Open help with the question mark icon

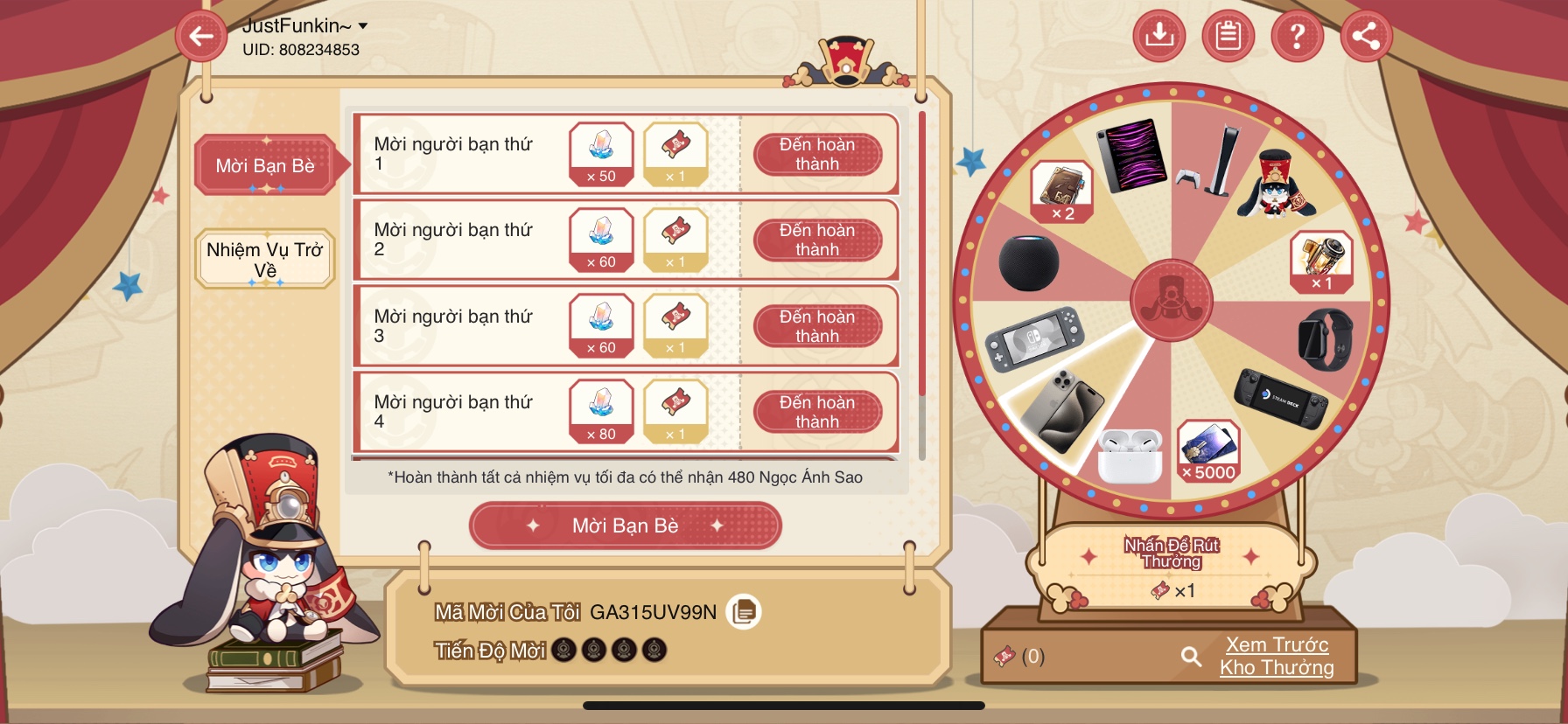(x=1298, y=36)
